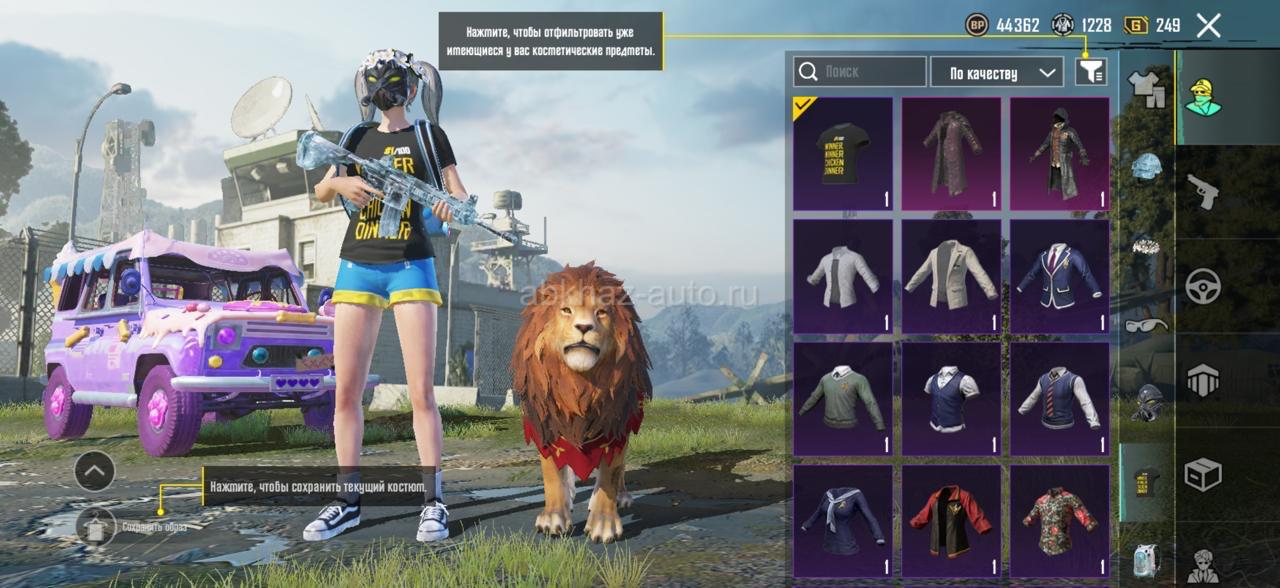The width and height of the screenshot is (1280, 588).
Task: Toggle the owned cosmetics filter funnel
Action: tap(1090, 71)
